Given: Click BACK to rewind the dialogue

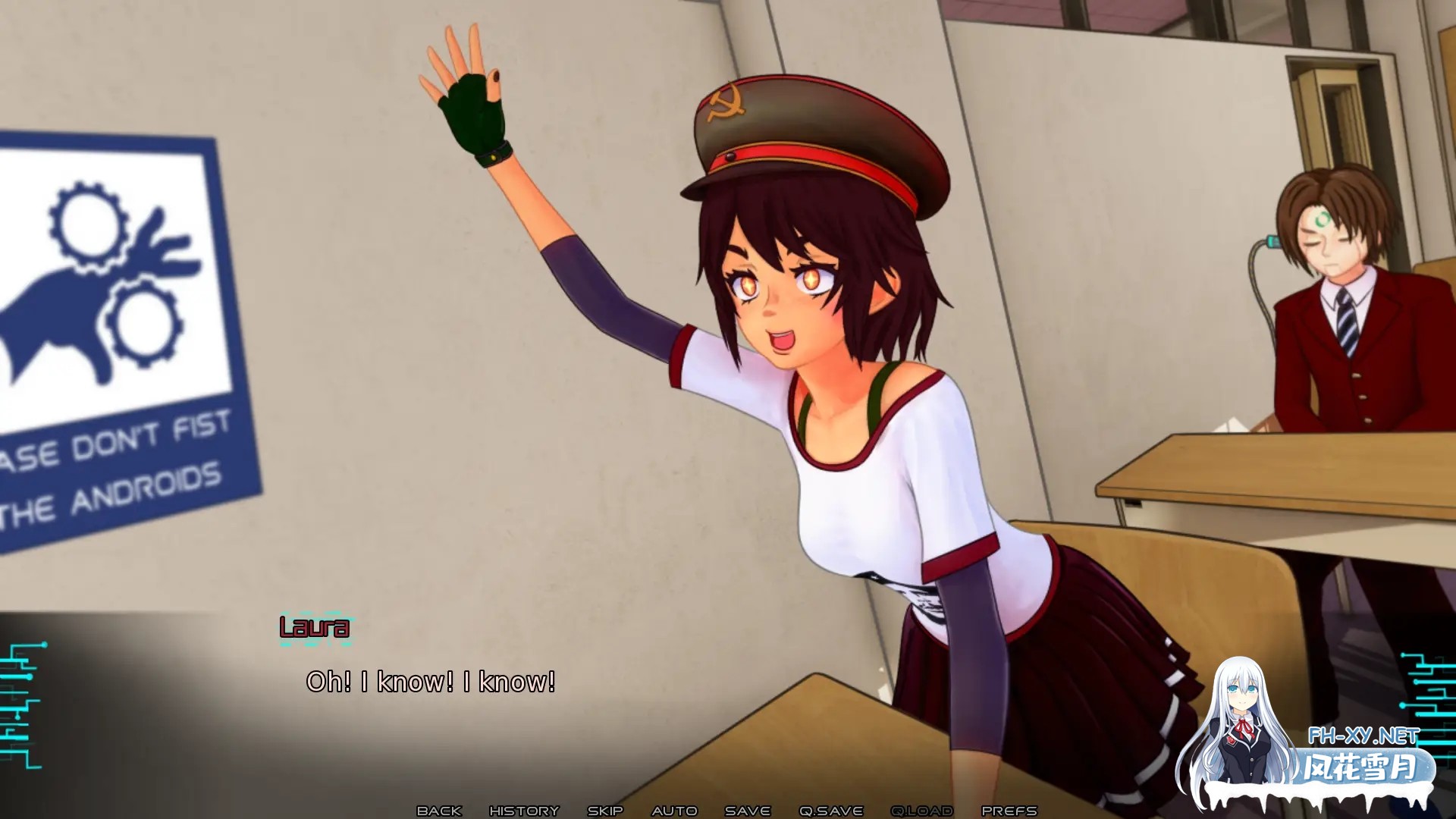Looking at the screenshot, I should [438, 811].
